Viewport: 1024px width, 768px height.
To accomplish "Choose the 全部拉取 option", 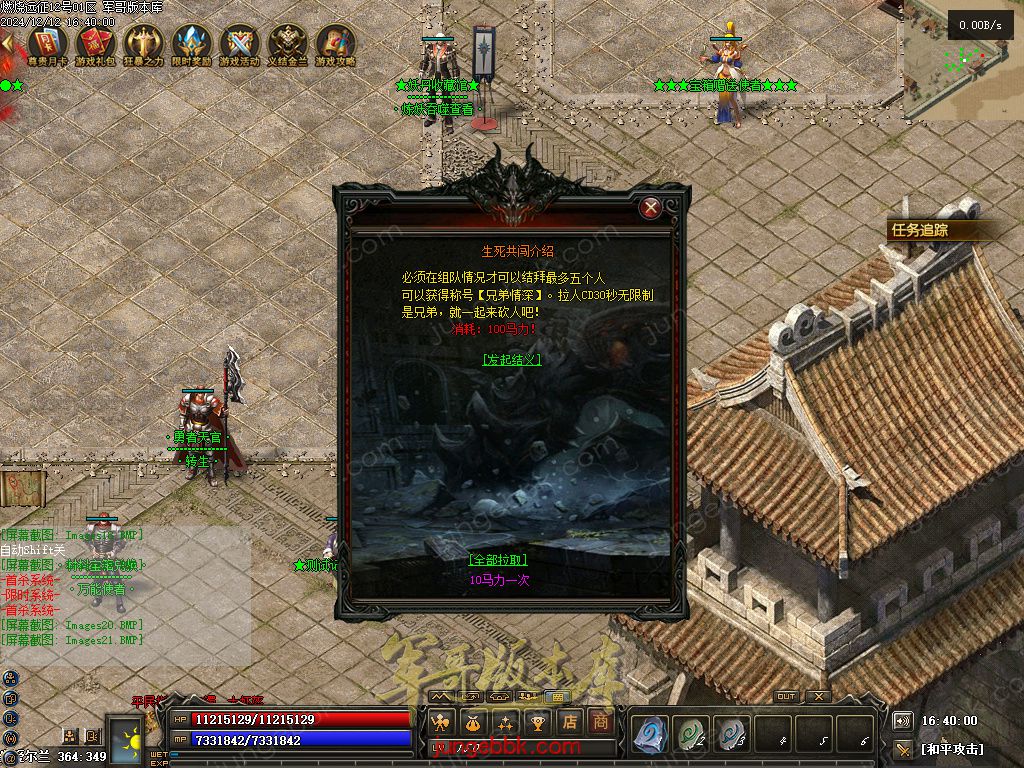I will (x=497, y=560).
